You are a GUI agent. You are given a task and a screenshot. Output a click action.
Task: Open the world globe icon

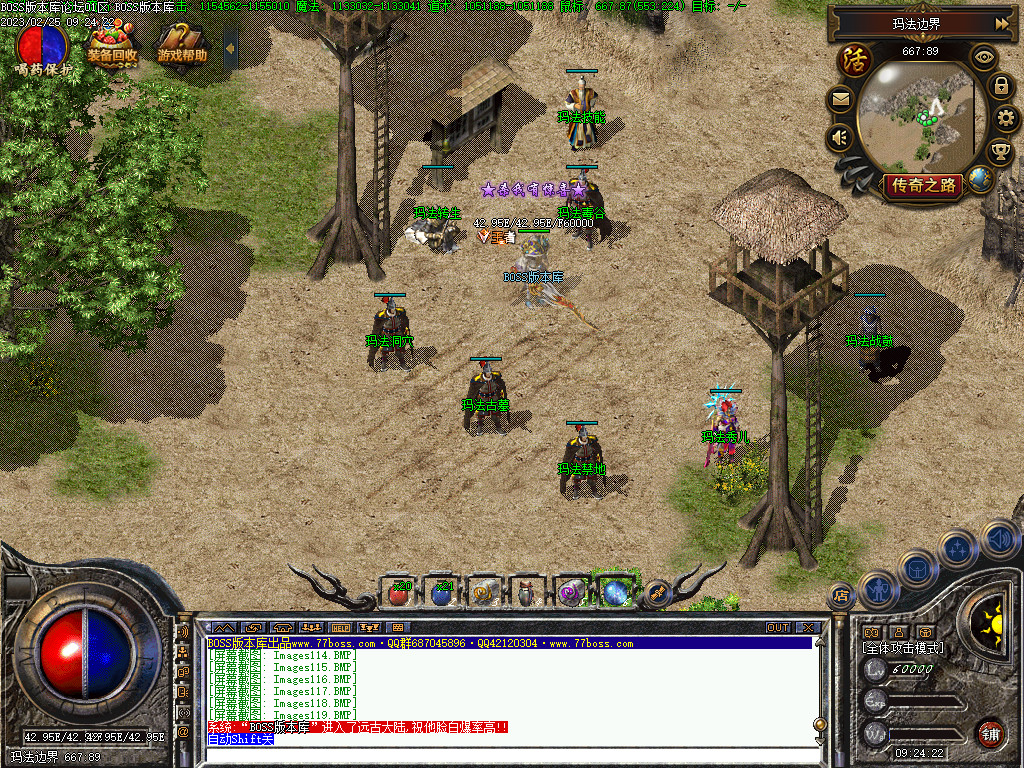click(980, 180)
